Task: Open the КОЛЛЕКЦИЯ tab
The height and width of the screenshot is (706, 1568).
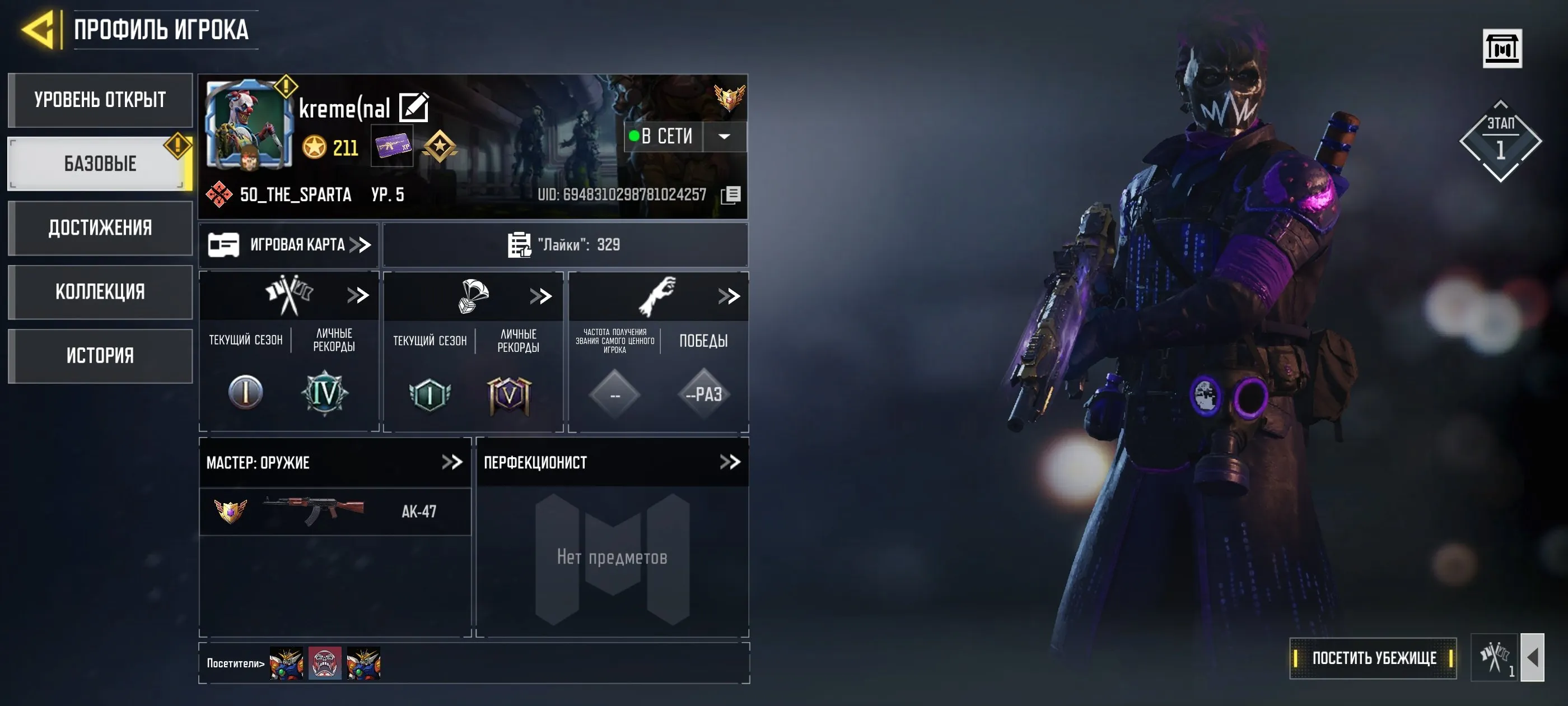Action: 100,292
